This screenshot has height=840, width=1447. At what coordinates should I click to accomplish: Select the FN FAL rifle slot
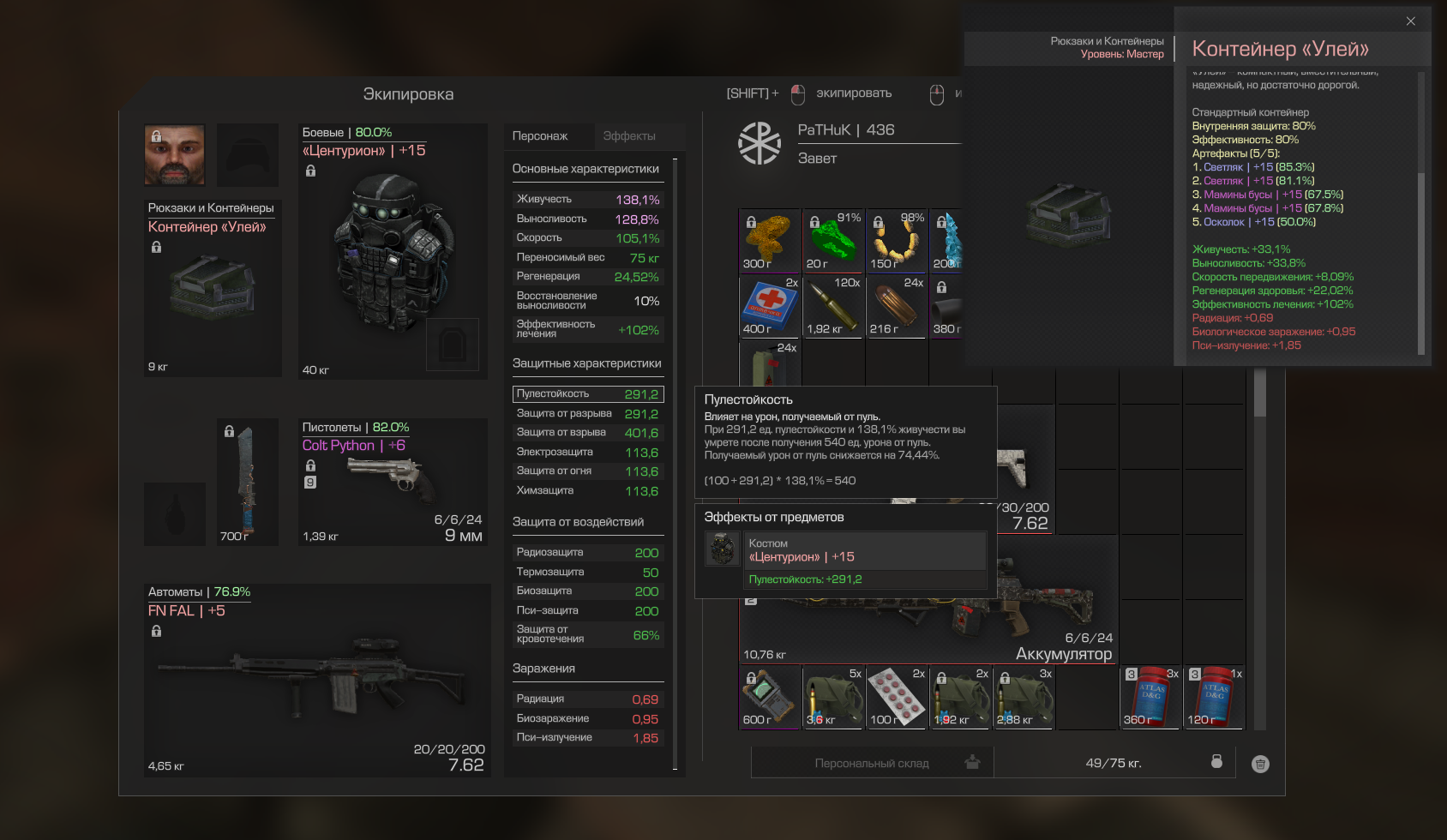(317, 681)
